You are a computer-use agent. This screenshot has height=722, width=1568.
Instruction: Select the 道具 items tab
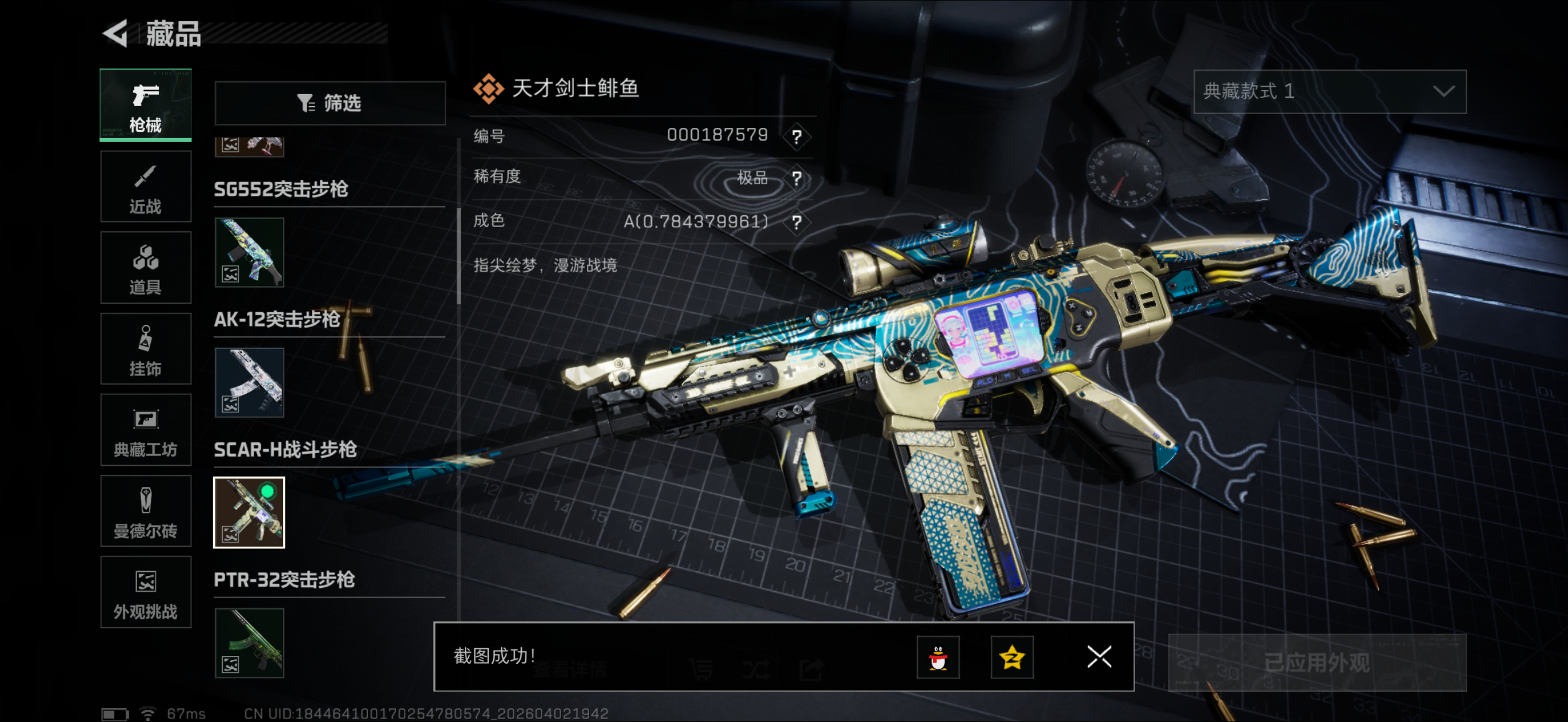click(x=146, y=268)
